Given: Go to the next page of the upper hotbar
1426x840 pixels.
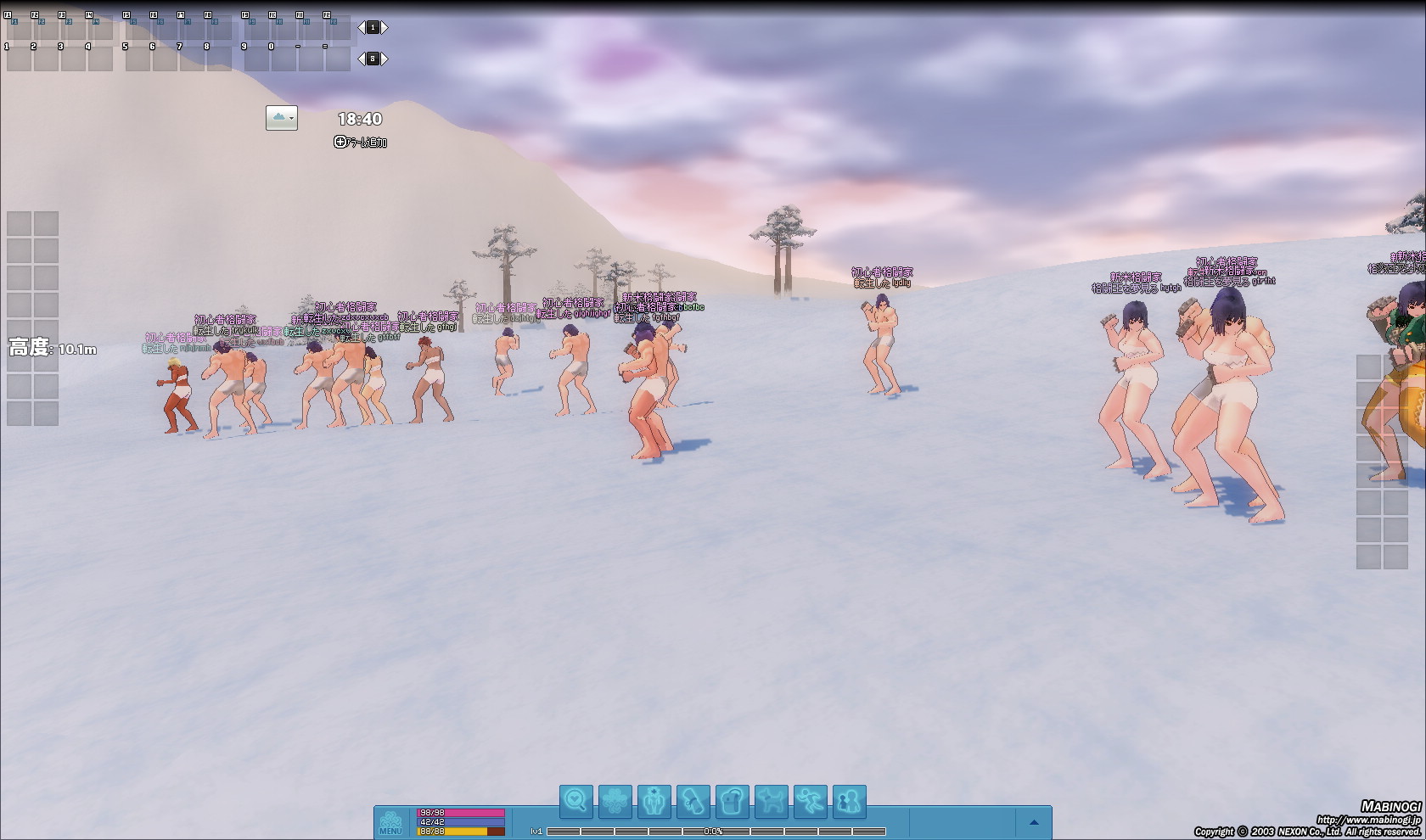Looking at the screenshot, I should [385, 28].
